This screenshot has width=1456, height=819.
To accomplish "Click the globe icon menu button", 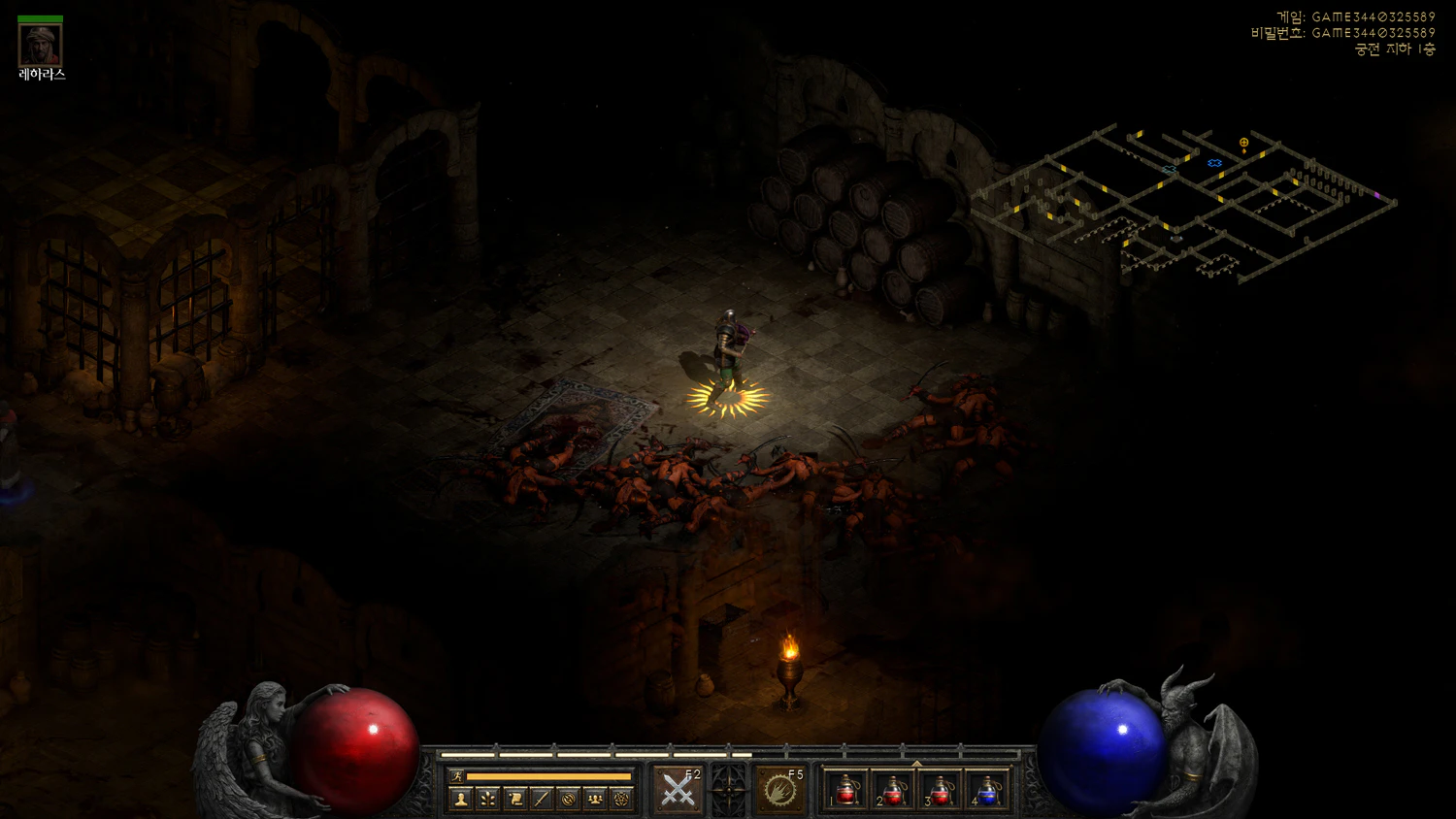I will [569, 799].
